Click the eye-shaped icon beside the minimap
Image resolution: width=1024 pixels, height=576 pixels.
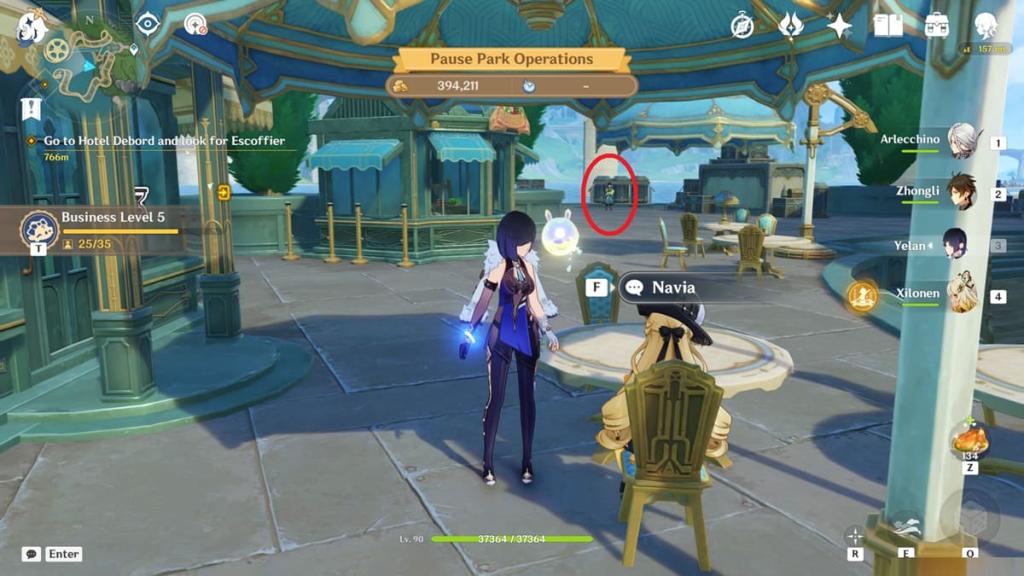148,24
